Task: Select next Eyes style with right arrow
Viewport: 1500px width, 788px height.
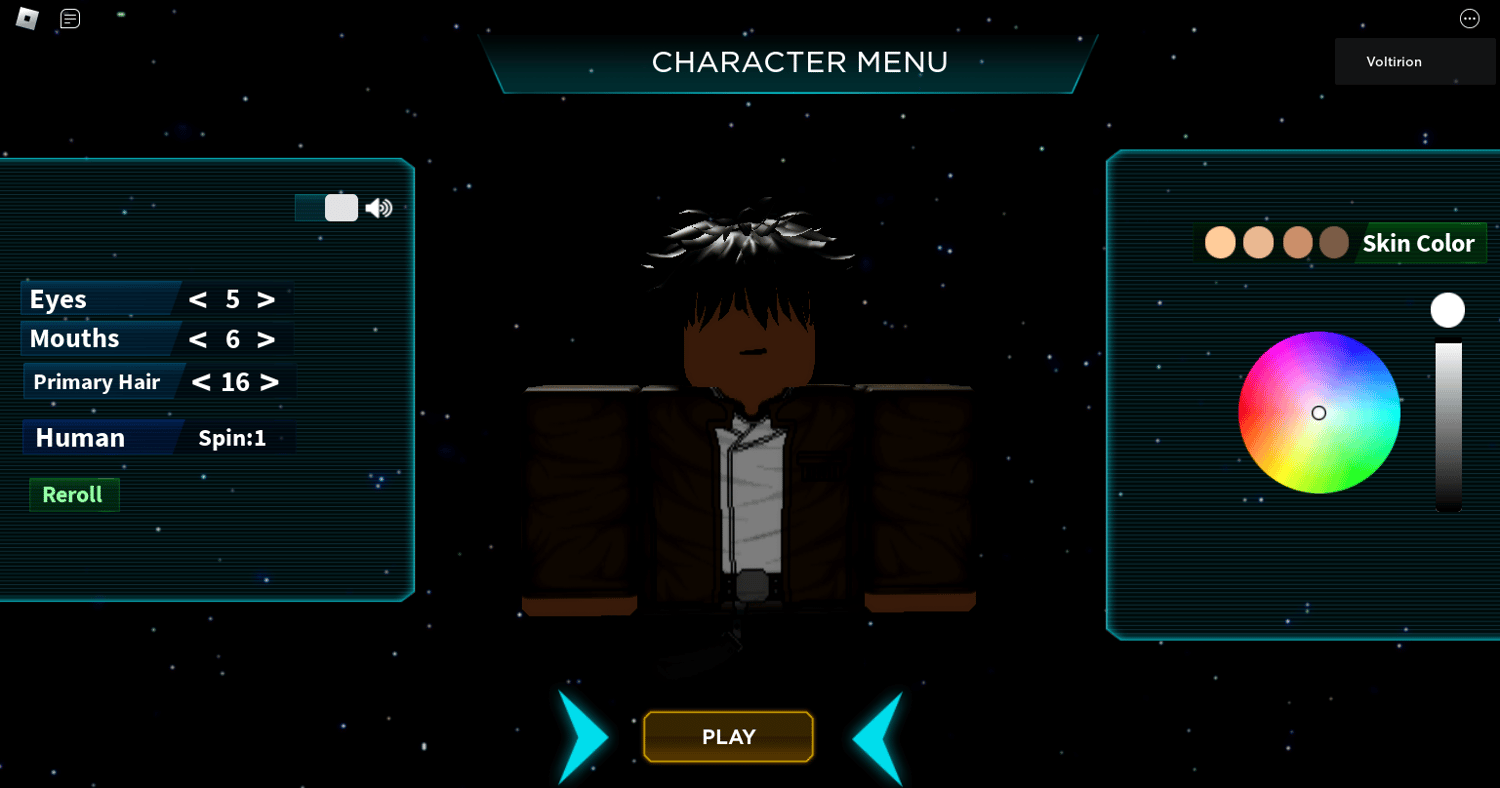Action: (266, 300)
